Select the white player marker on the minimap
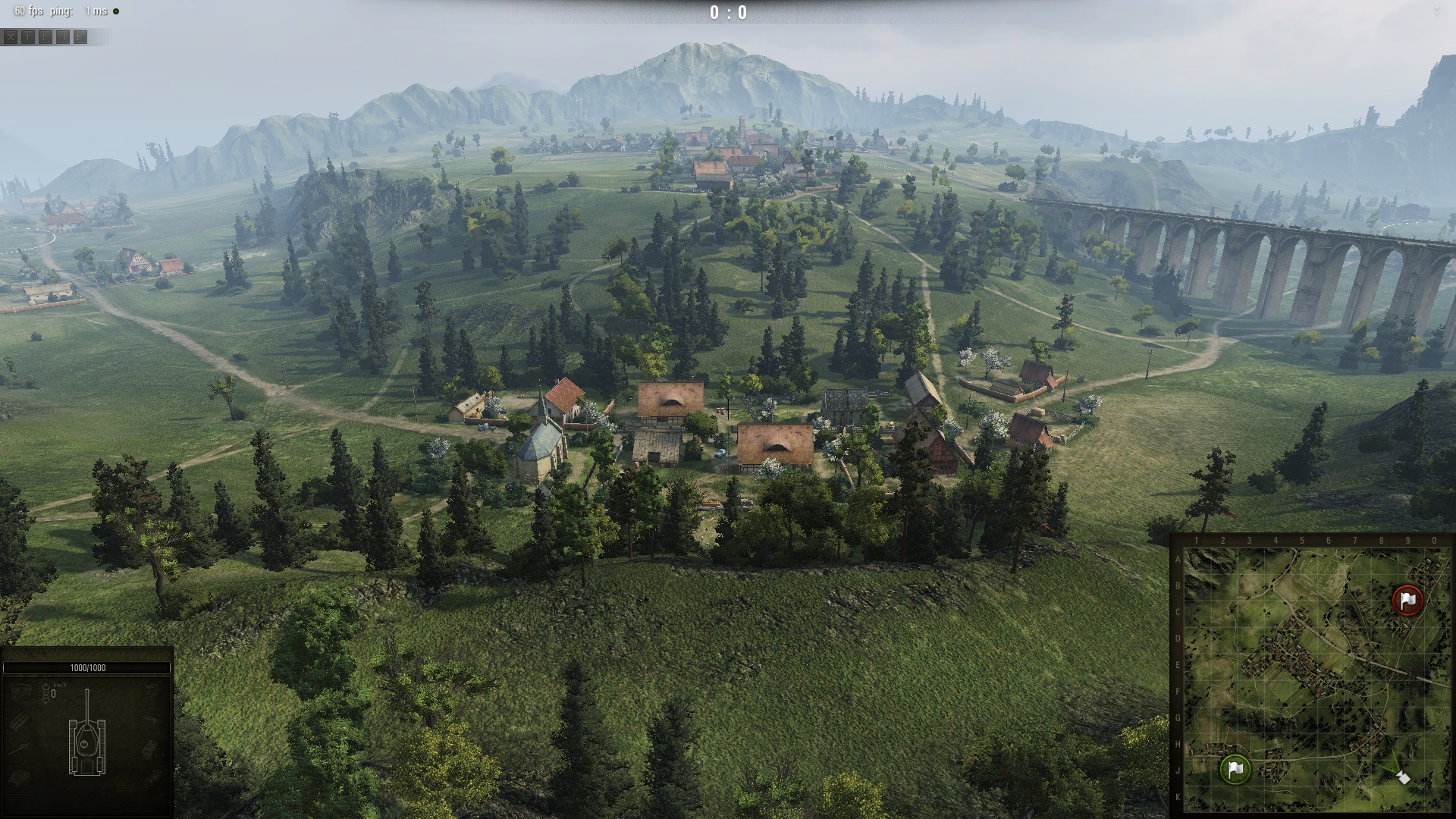The image size is (1456, 819). pyautogui.click(x=1404, y=778)
